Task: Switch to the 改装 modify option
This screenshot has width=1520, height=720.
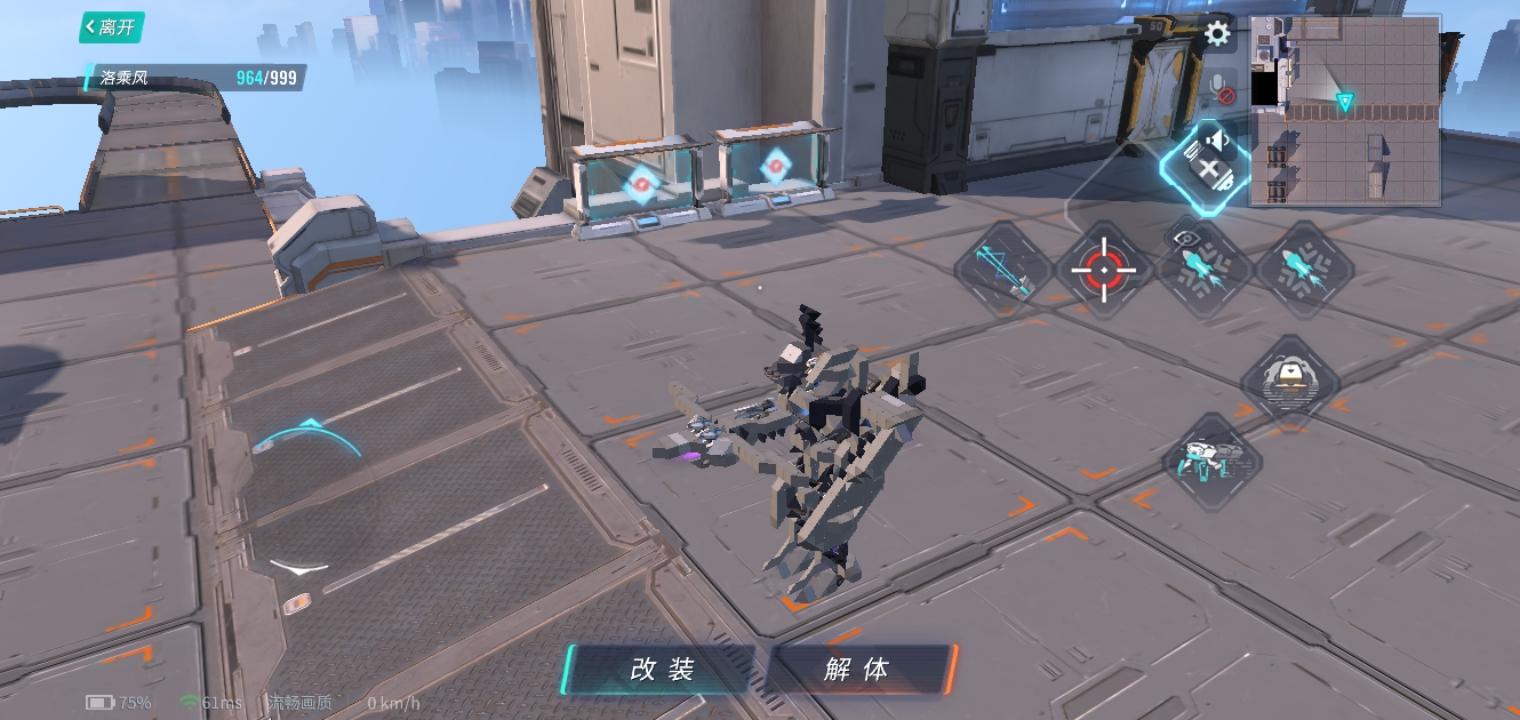Action: click(x=664, y=672)
